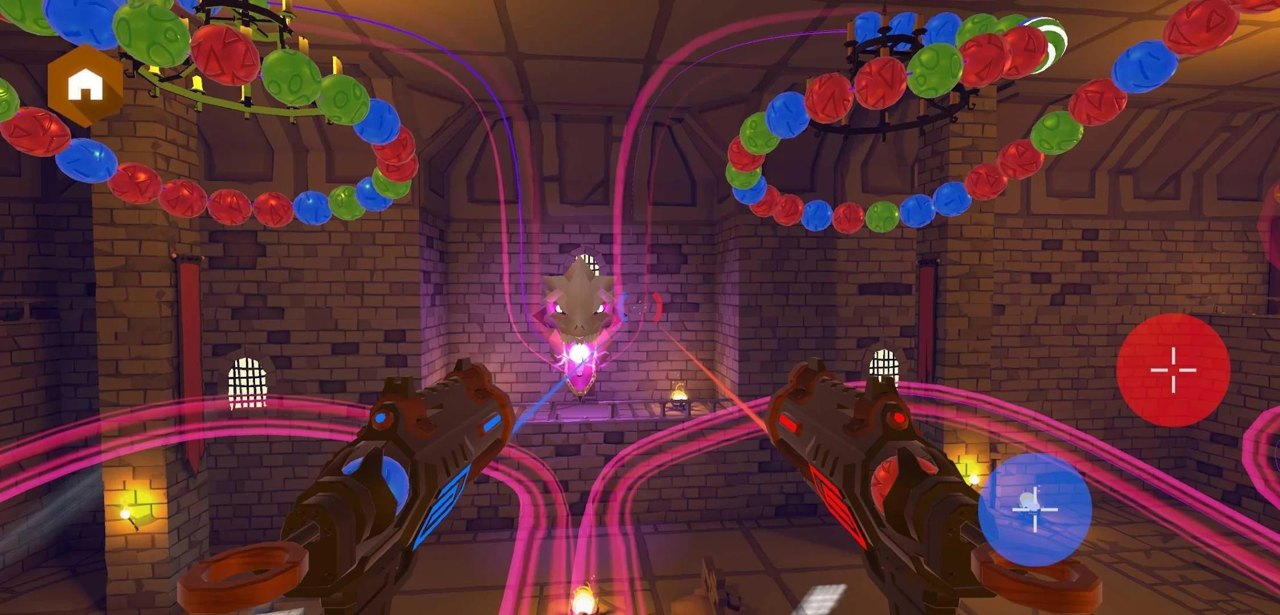Shoot using the blue crosshair button

point(1034,509)
